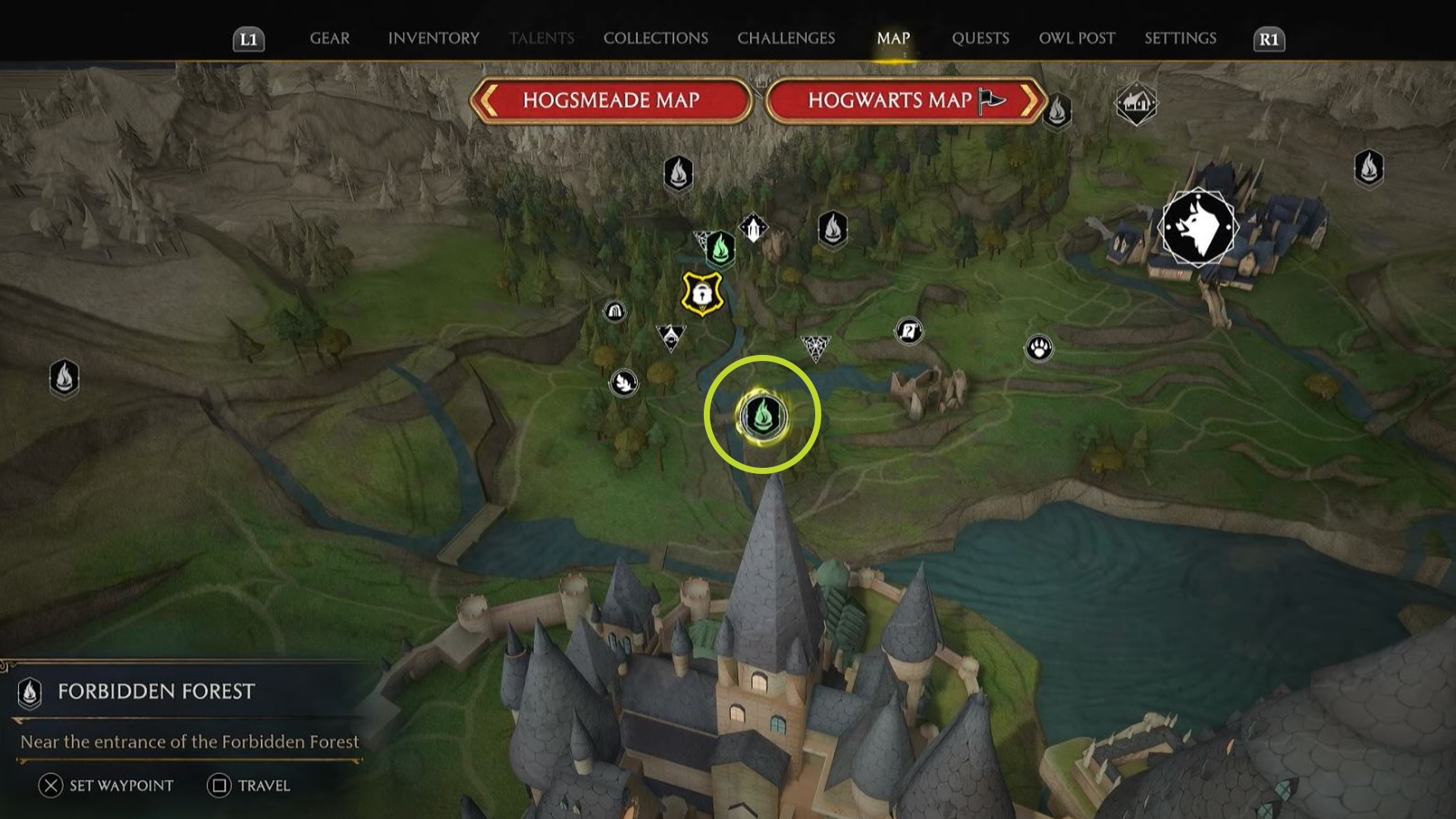Click the leaf marker southwest of the circled flame
Image resolution: width=1456 pixels, height=819 pixels.
[623, 384]
